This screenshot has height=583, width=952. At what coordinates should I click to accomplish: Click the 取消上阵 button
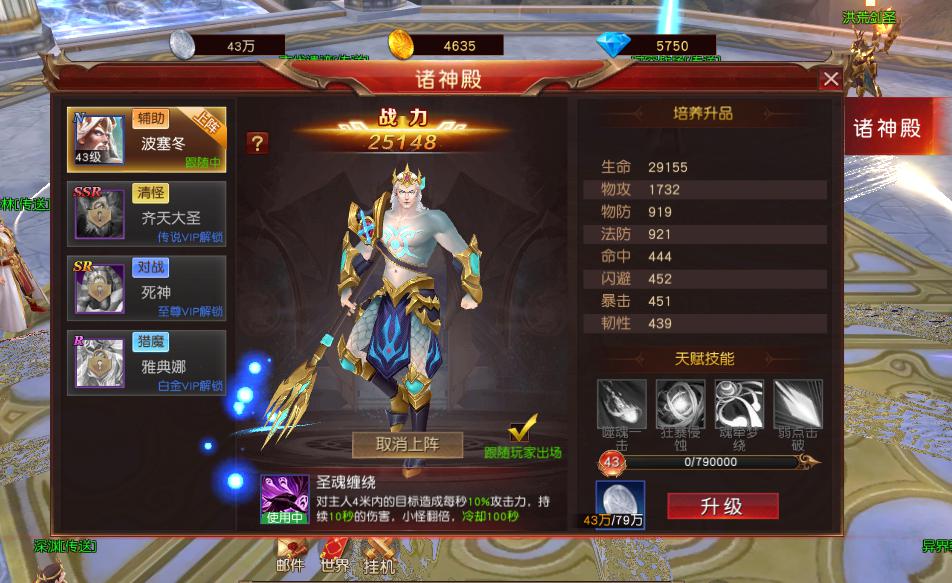click(407, 443)
